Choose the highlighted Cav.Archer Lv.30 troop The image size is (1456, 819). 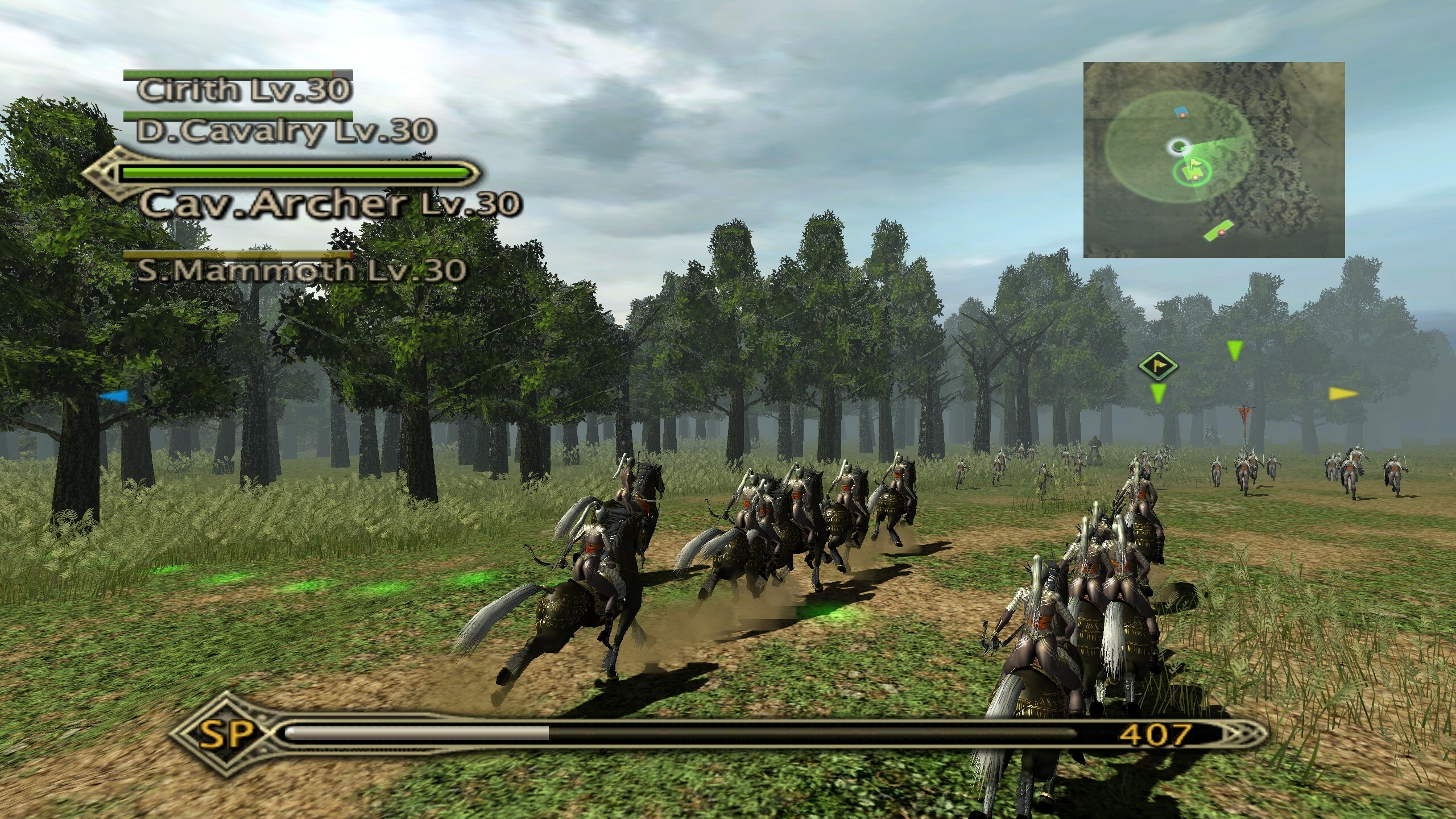(x=330, y=204)
